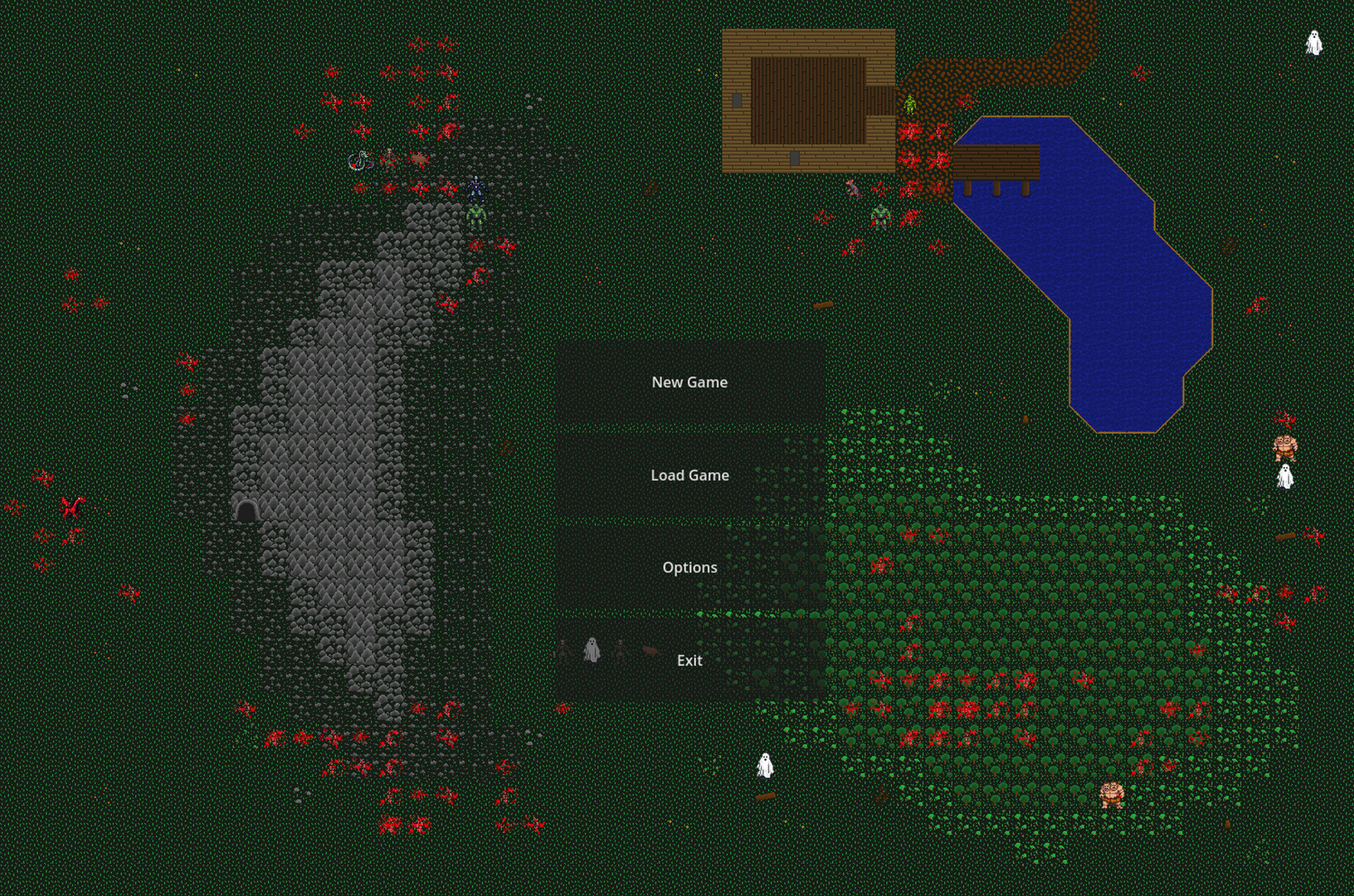The height and width of the screenshot is (896, 1354).
Task: Select the ogre standing near the house corner
Action: point(881,217)
